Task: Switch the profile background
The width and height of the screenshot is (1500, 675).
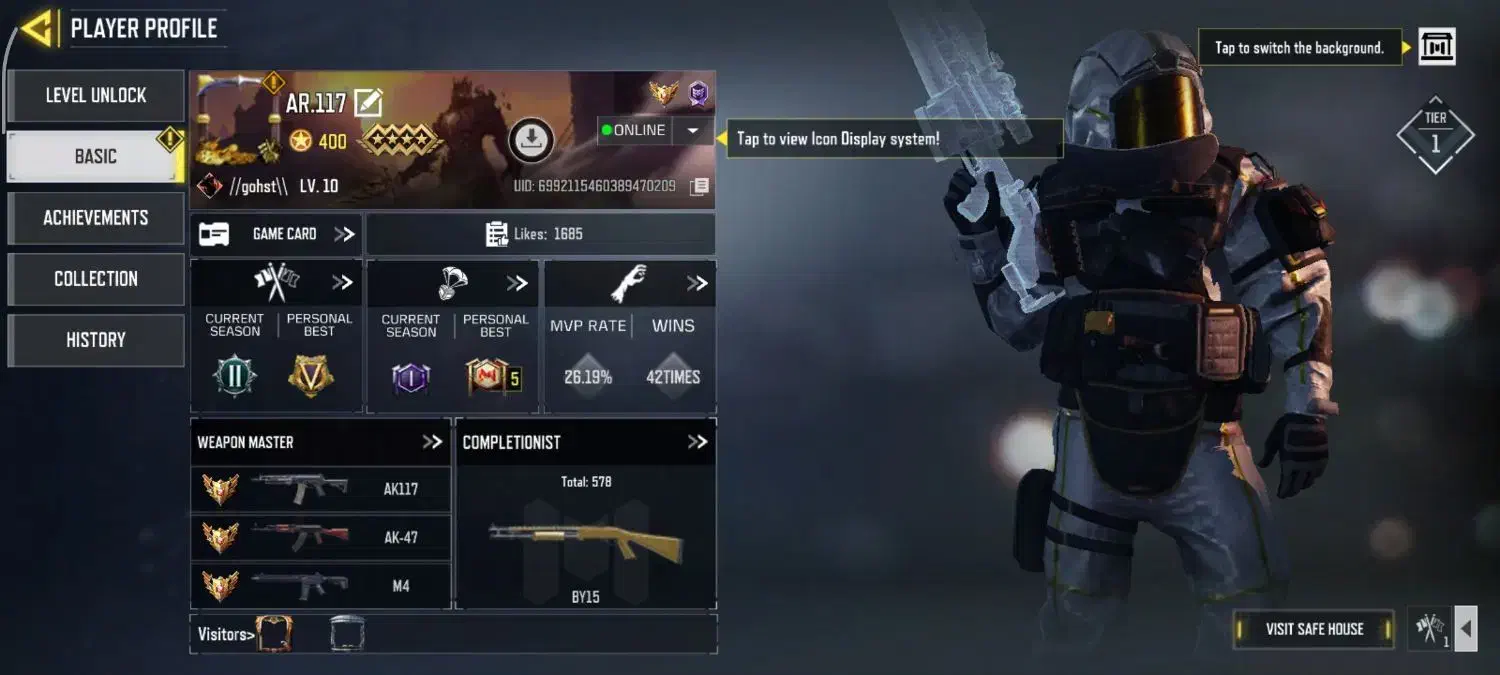Action: (1436, 47)
